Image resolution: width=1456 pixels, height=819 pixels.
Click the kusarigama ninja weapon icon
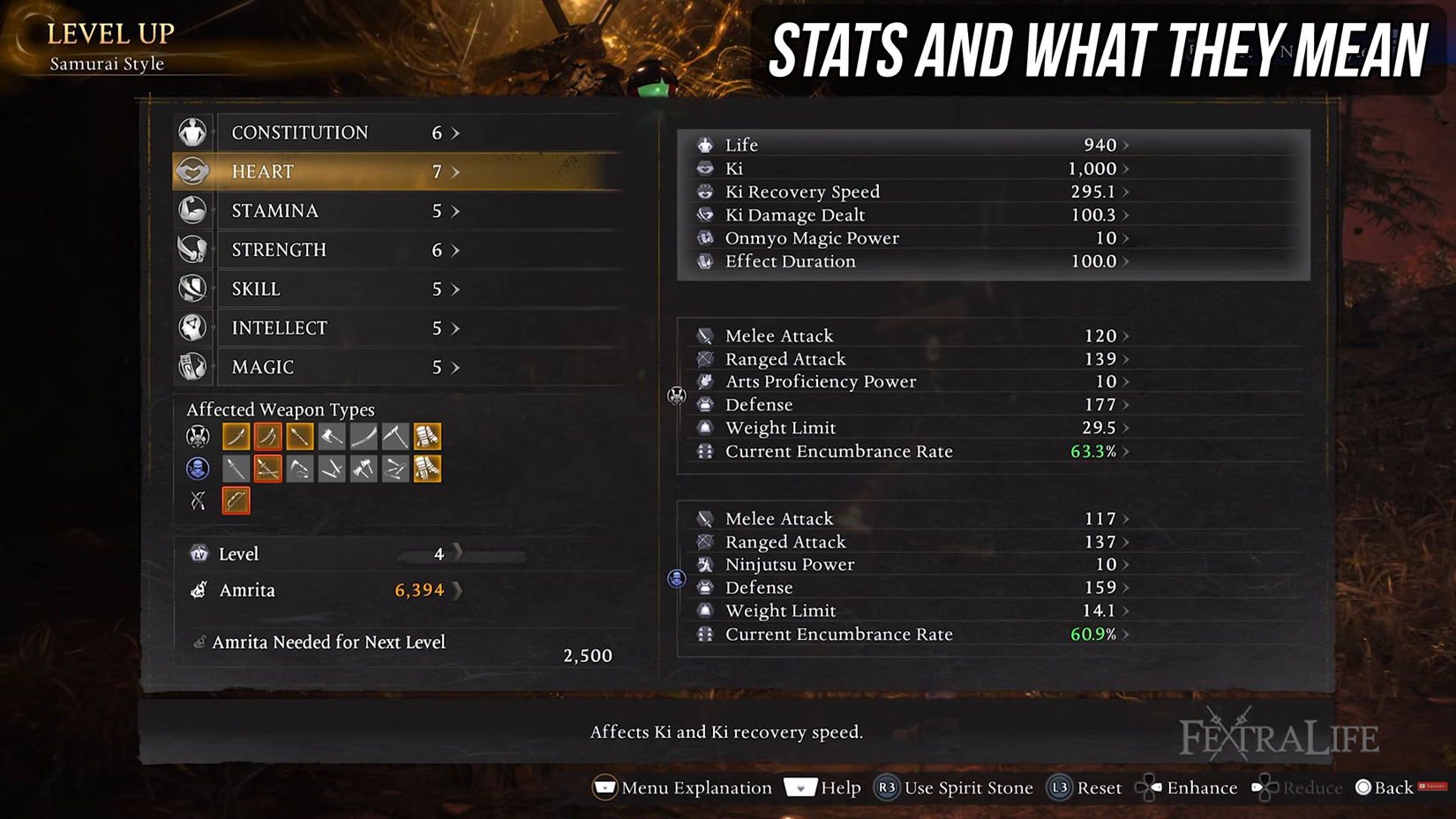pyautogui.click(x=299, y=468)
